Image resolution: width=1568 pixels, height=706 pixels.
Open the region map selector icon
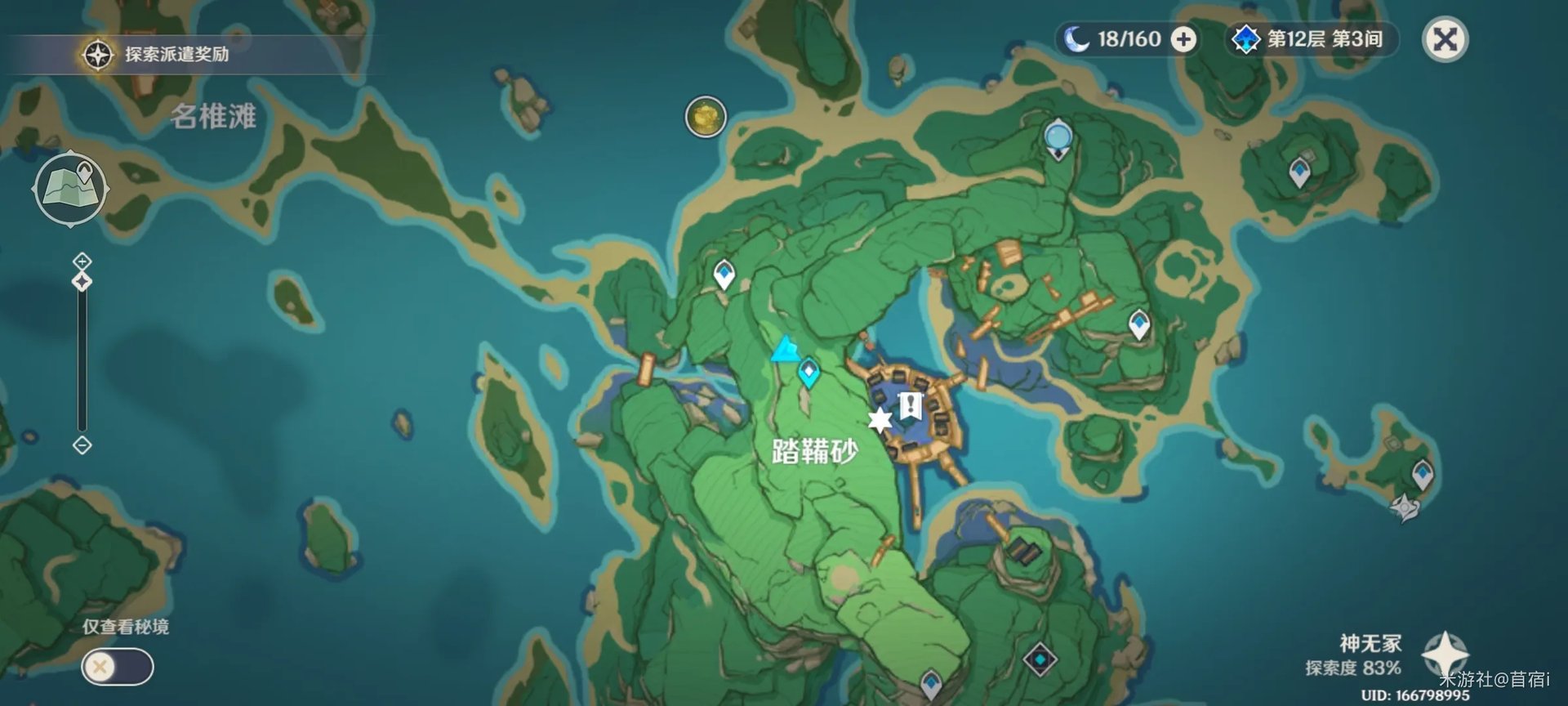pos(71,189)
